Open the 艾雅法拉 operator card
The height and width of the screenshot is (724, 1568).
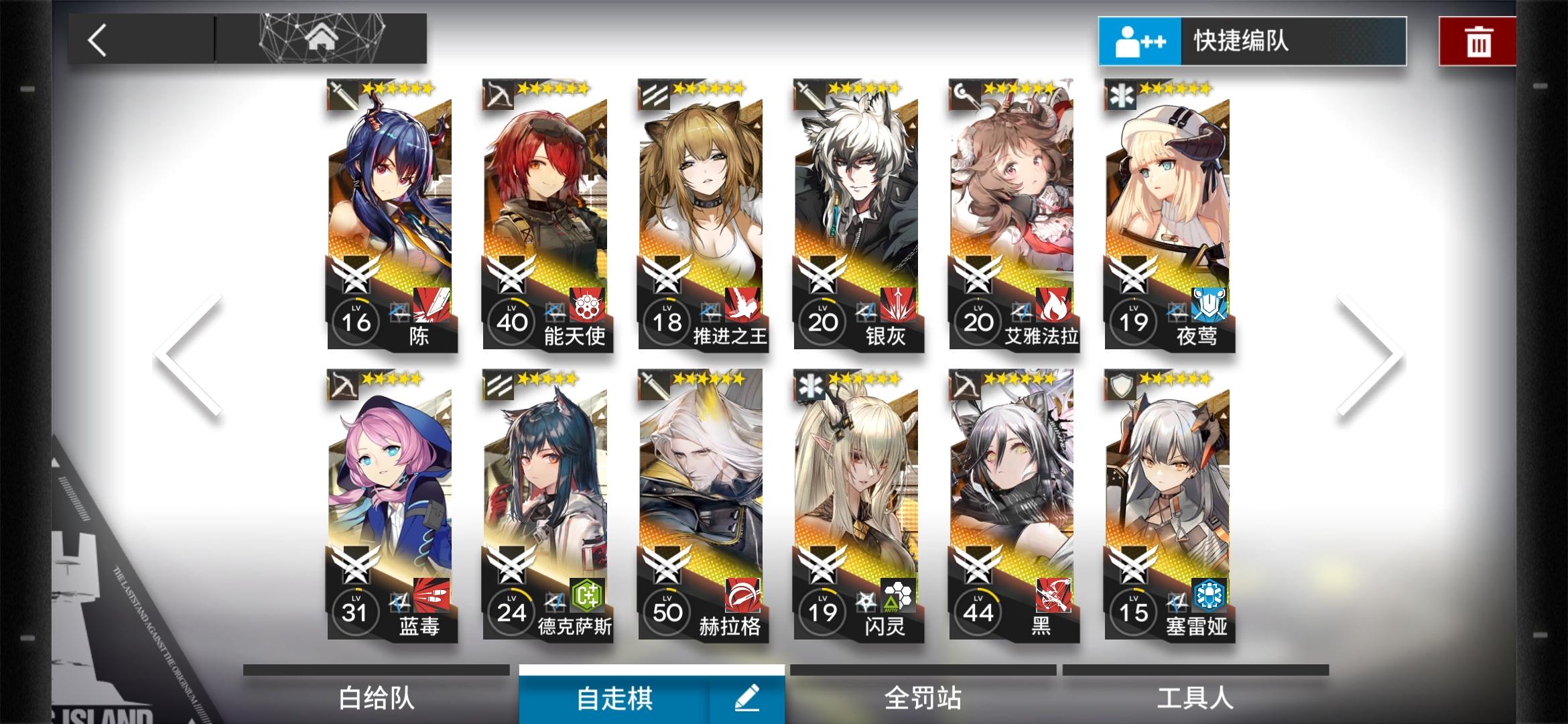pos(1013,215)
